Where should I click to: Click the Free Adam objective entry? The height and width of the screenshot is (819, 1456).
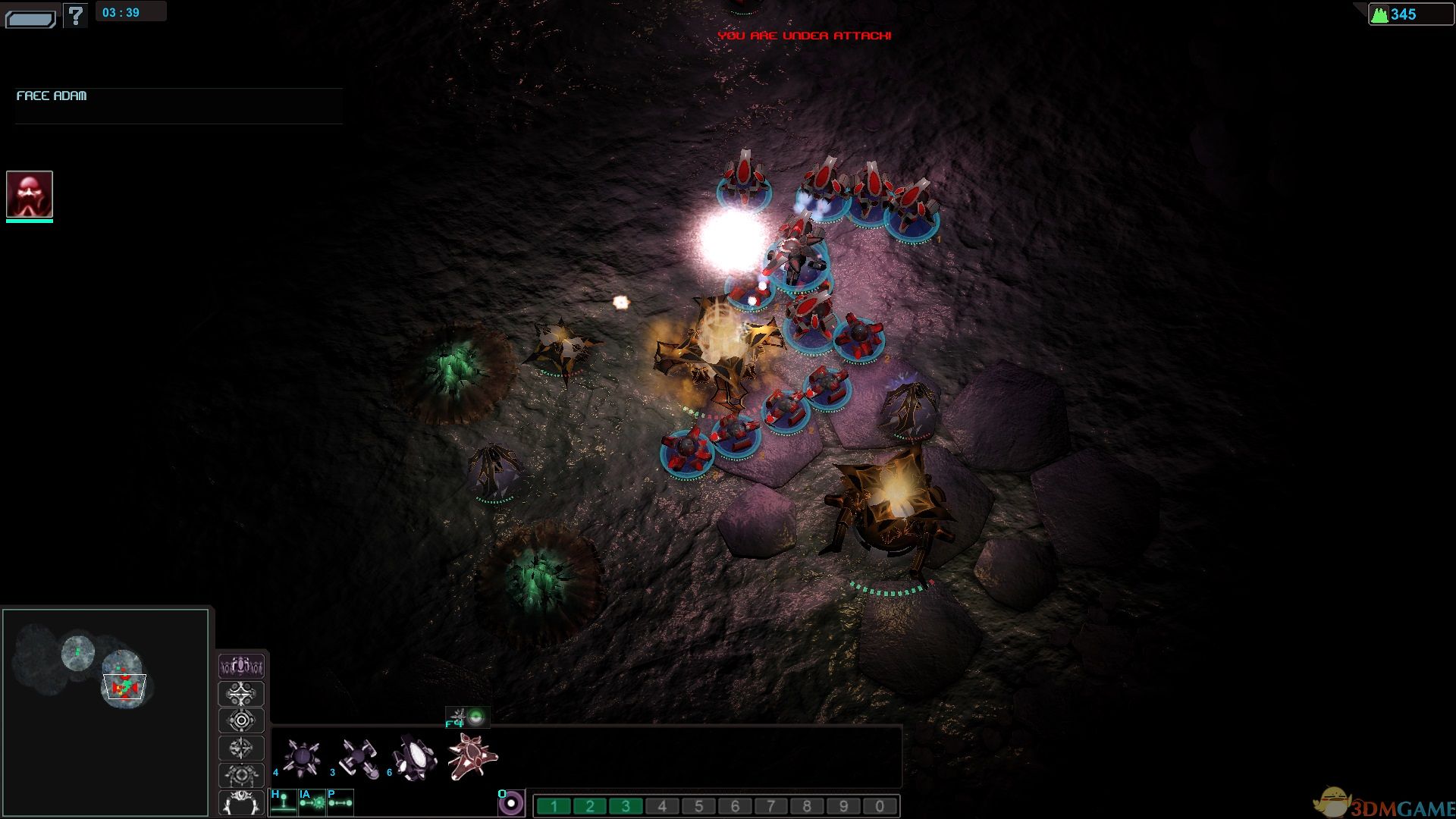pos(52,96)
